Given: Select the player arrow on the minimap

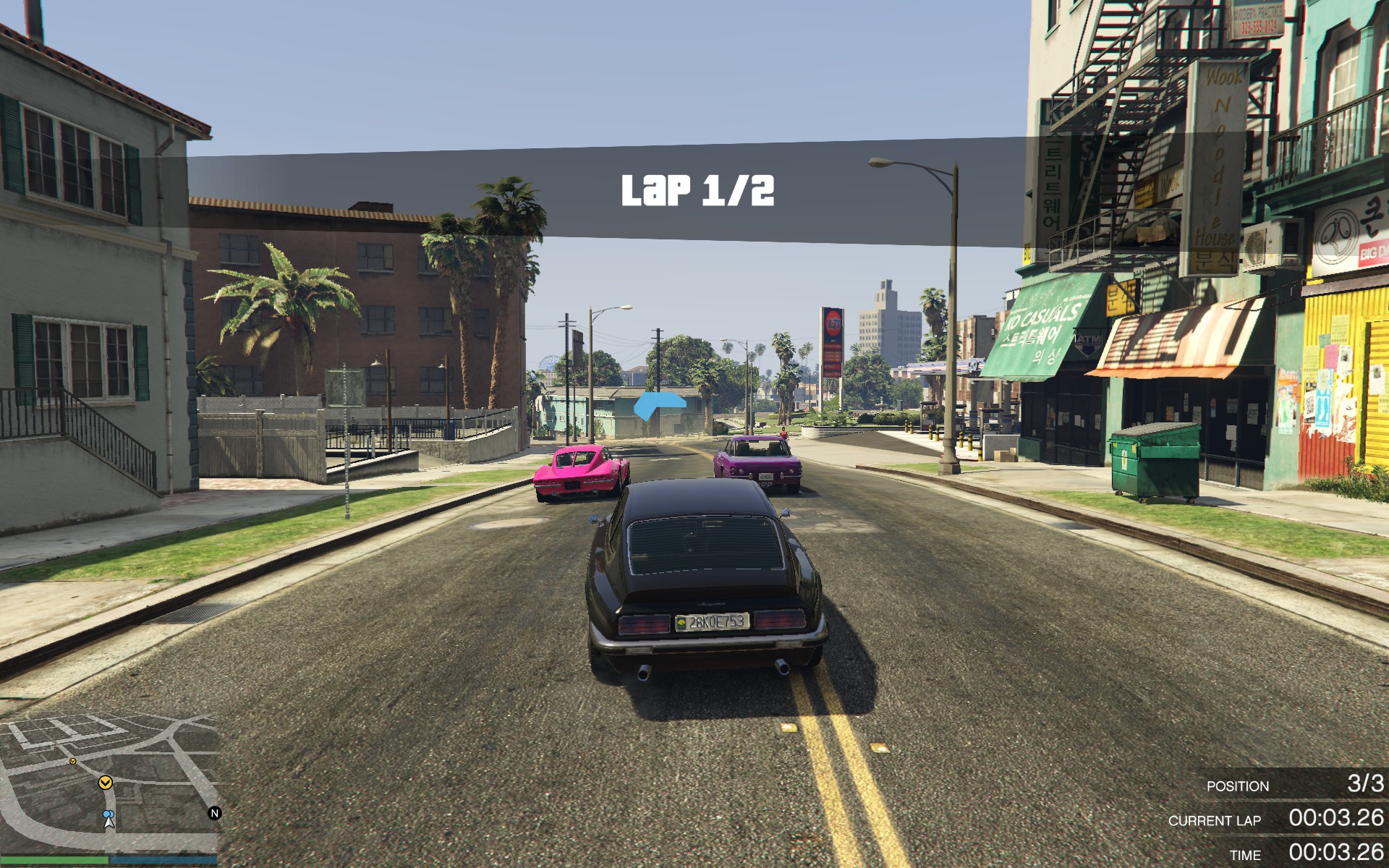Looking at the screenshot, I should point(109,819).
